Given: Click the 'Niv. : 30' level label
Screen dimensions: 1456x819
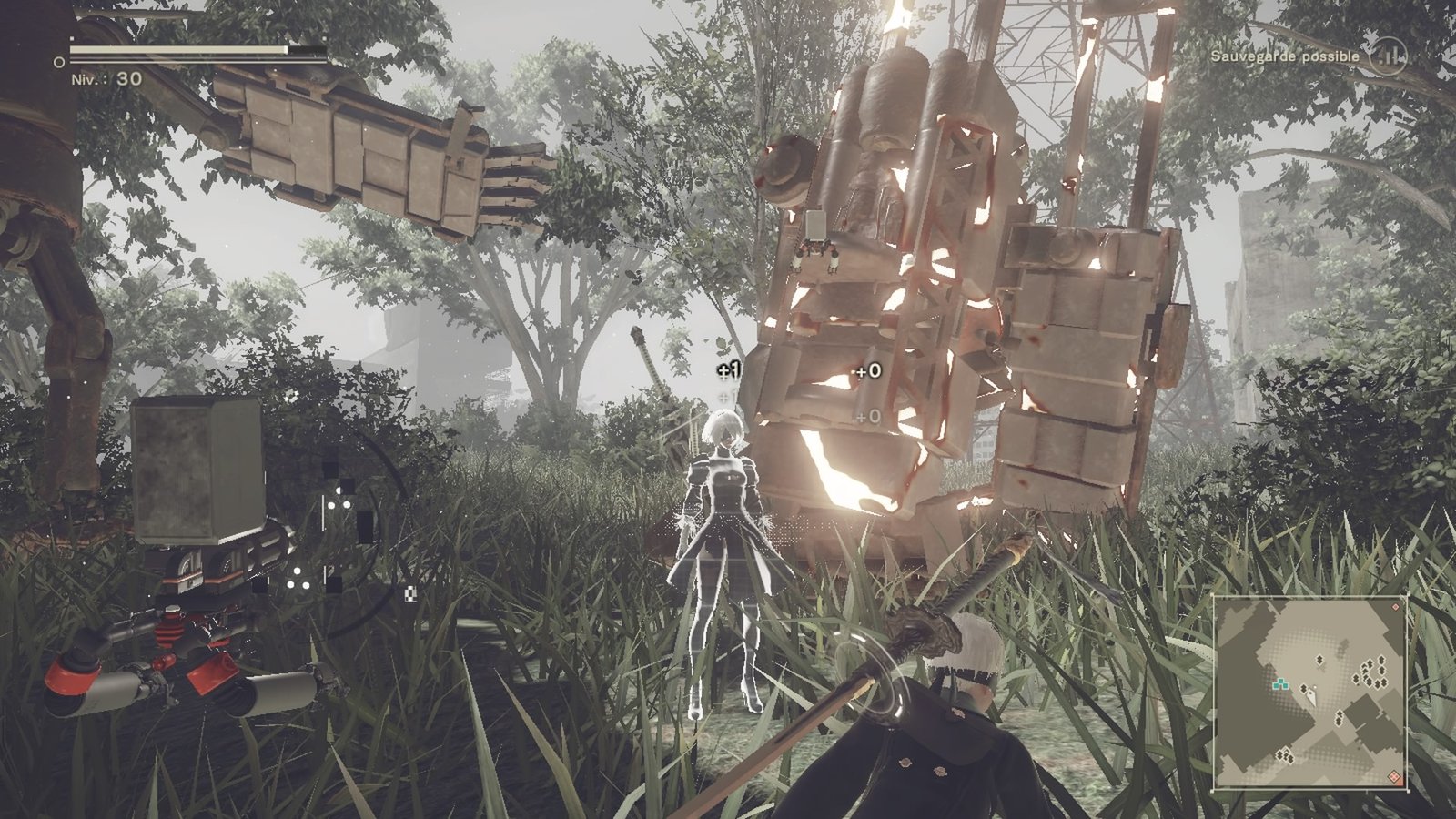Looking at the screenshot, I should pyautogui.click(x=106, y=78).
